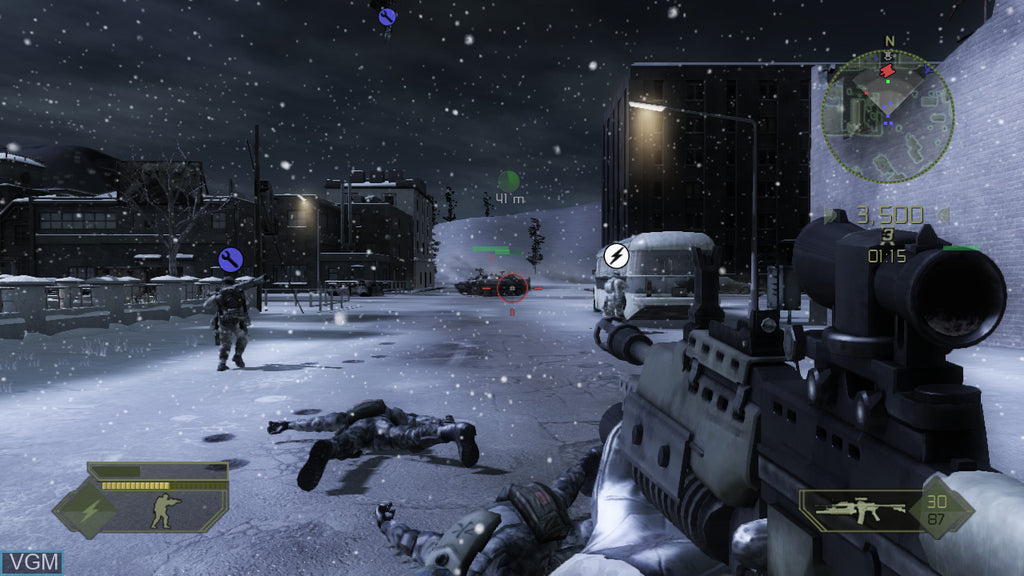Select the white lightning bolt marker by the bus

point(616,255)
